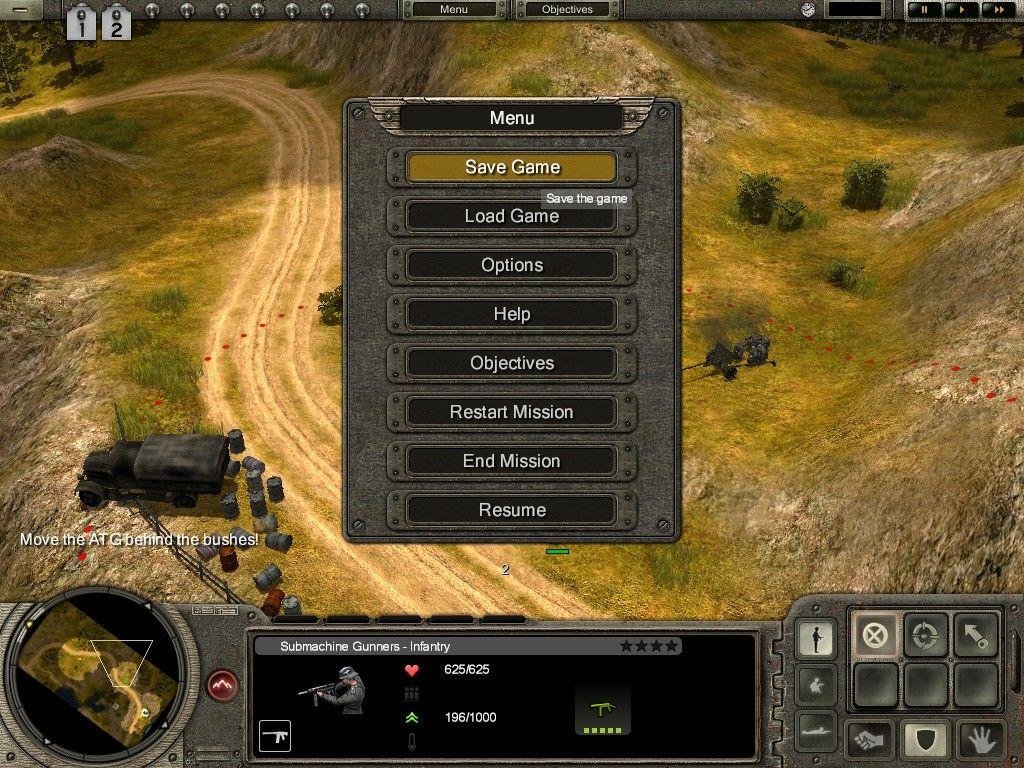Choose the attack crosshair command

[x=925, y=635]
